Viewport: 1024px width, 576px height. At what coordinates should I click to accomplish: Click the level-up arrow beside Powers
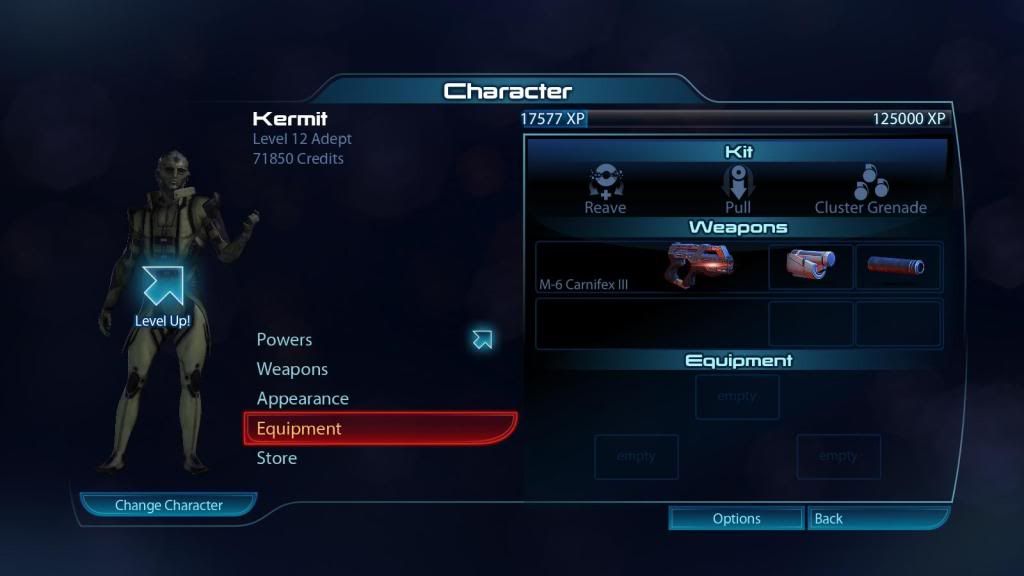(483, 340)
